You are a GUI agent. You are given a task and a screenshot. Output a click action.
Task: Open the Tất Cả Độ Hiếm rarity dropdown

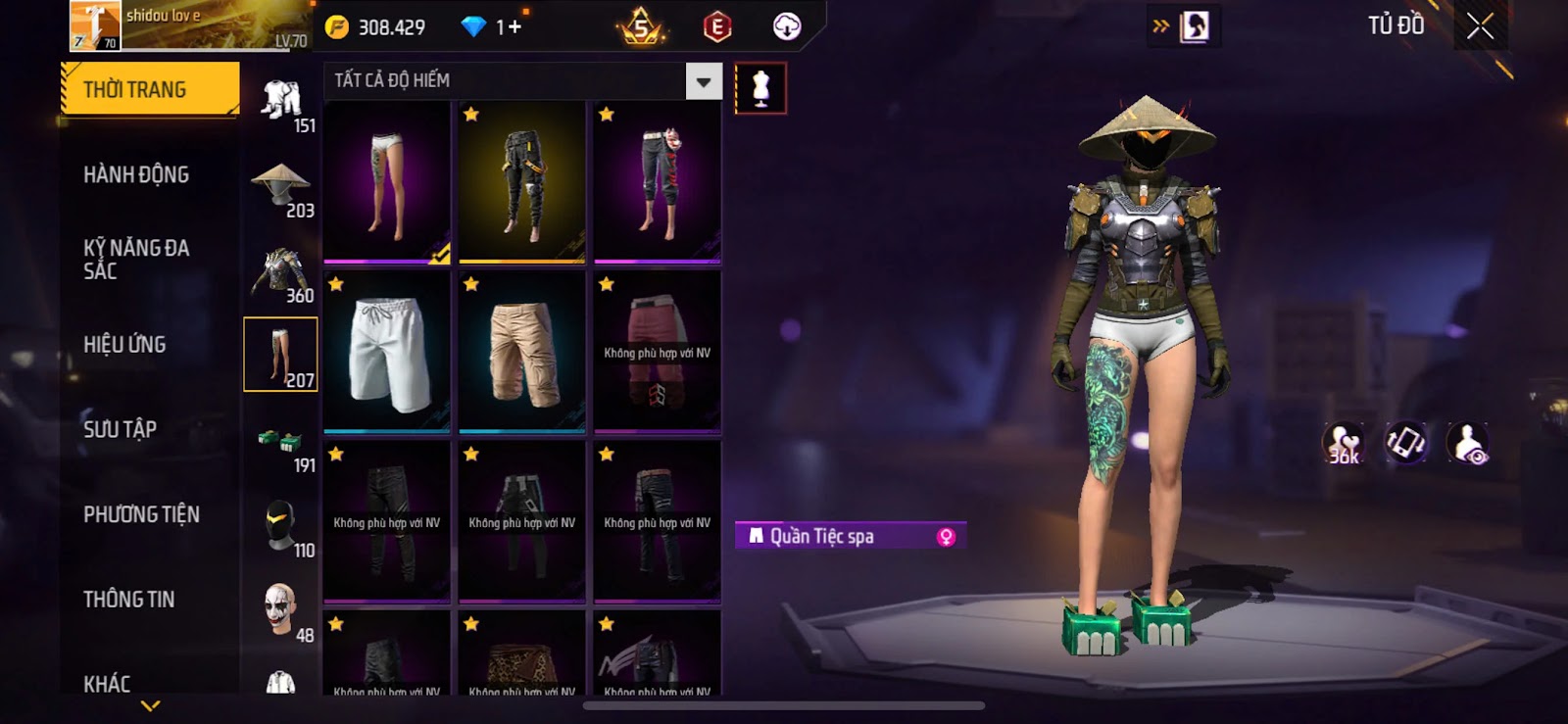(704, 82)
